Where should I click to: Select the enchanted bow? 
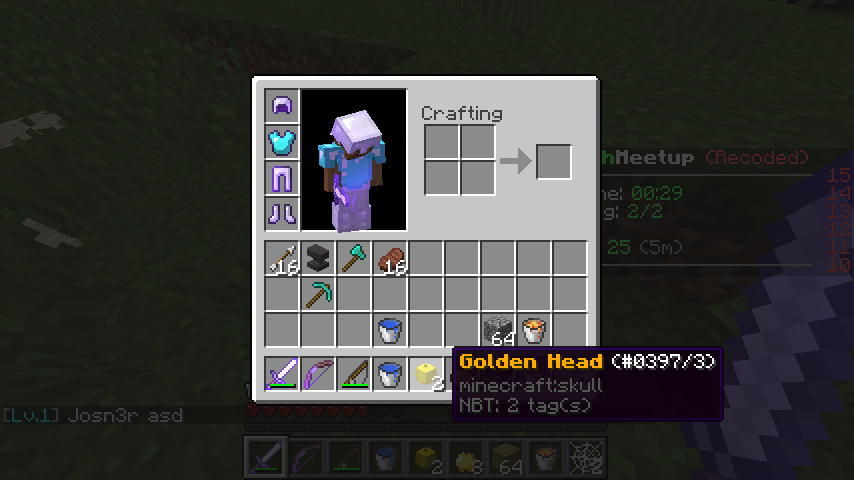pyautogui.click(x=319, y=374)
